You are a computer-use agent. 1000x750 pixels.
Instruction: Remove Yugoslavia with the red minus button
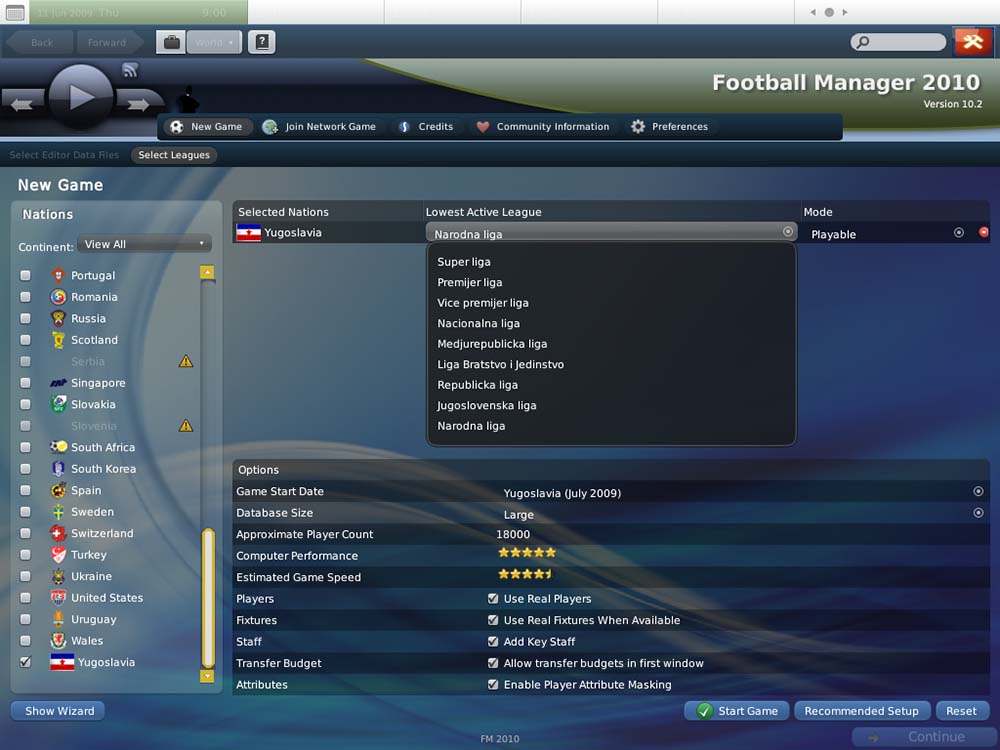click(x=983, y=233)
